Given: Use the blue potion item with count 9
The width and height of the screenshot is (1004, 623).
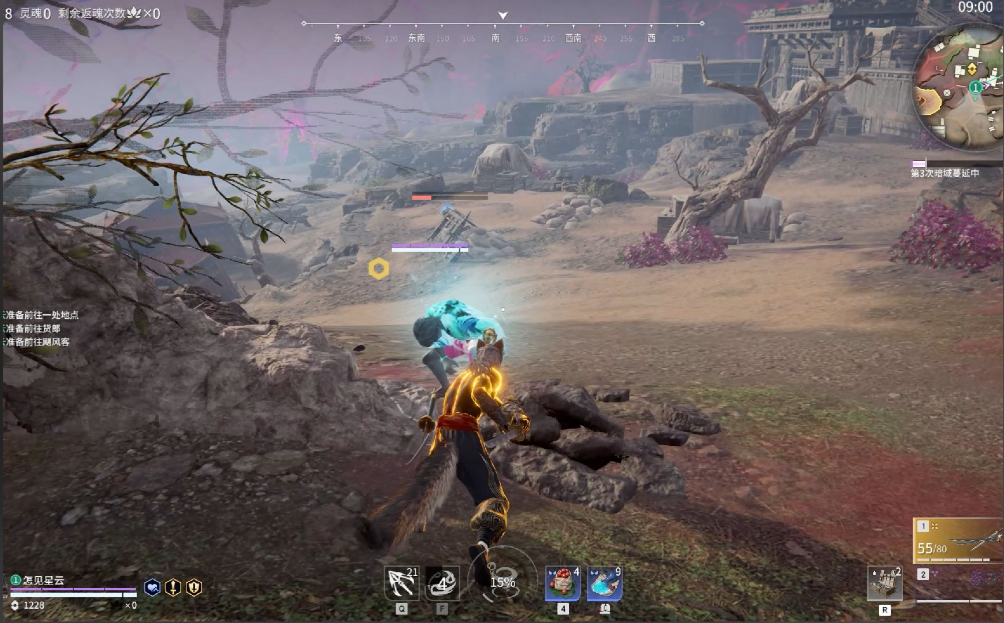Looking at the screenshot, I should click(604, 583).
